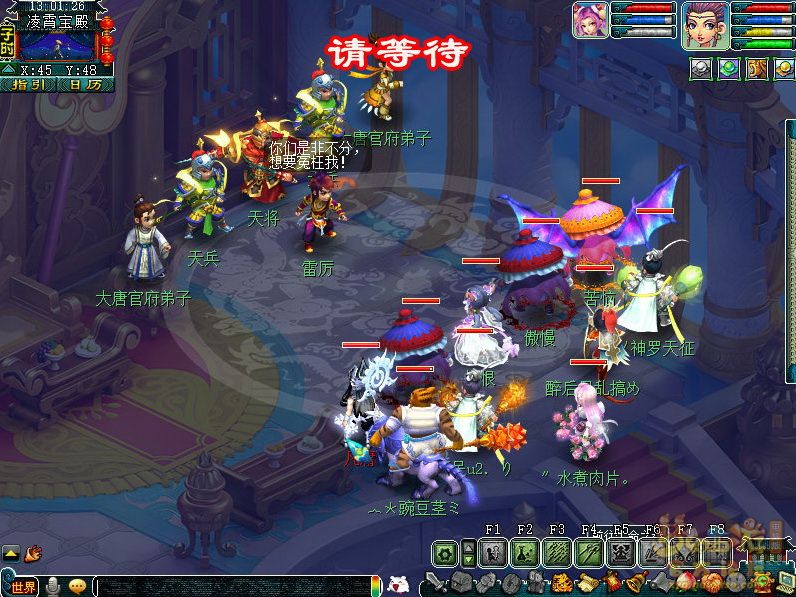Activate the F1 skill slot
The width and height of the screenshot is (796, 597).
pyautogui.click(x=492, y=552)
